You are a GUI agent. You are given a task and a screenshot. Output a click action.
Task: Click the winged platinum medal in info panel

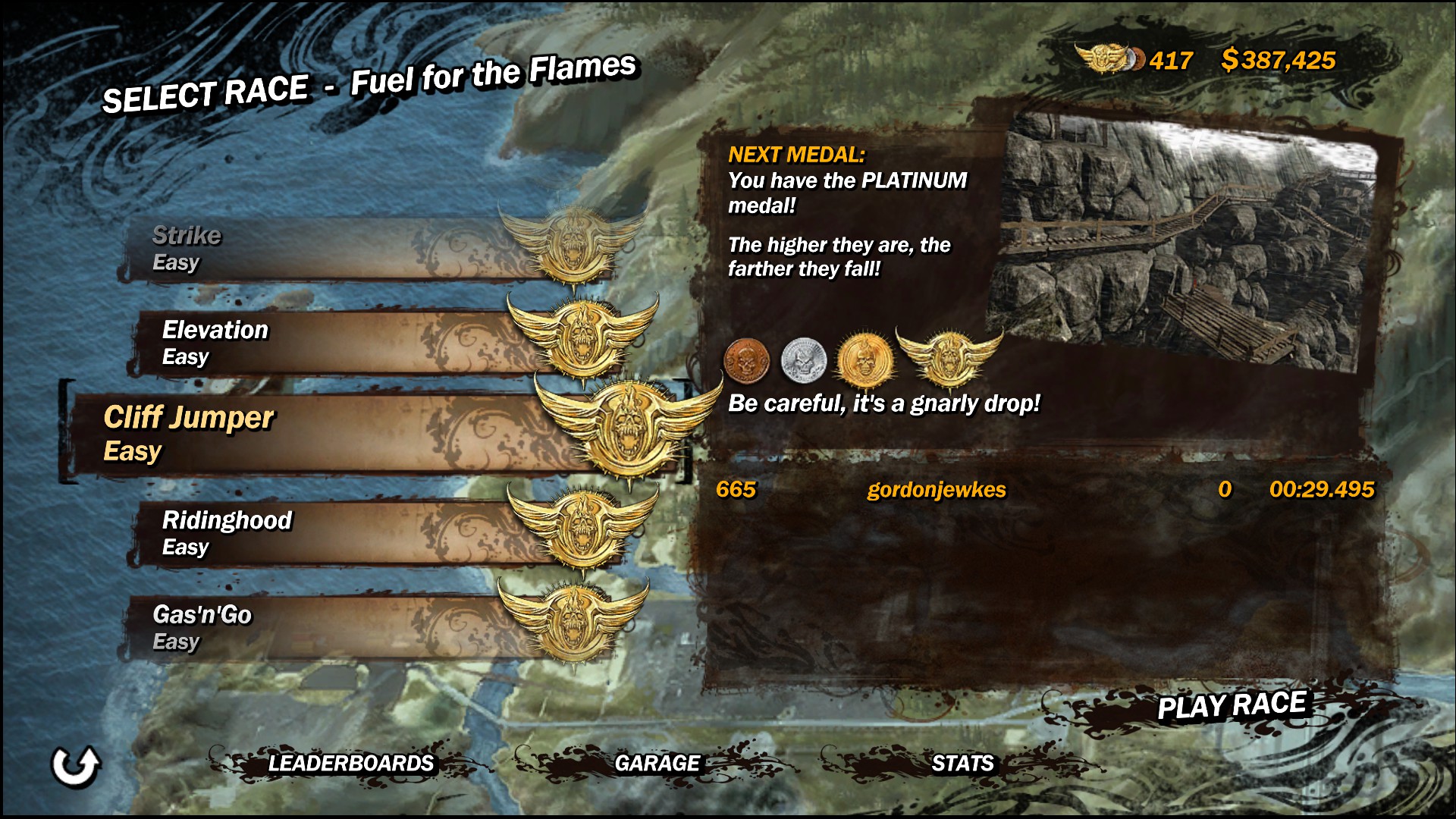[949, 356]
